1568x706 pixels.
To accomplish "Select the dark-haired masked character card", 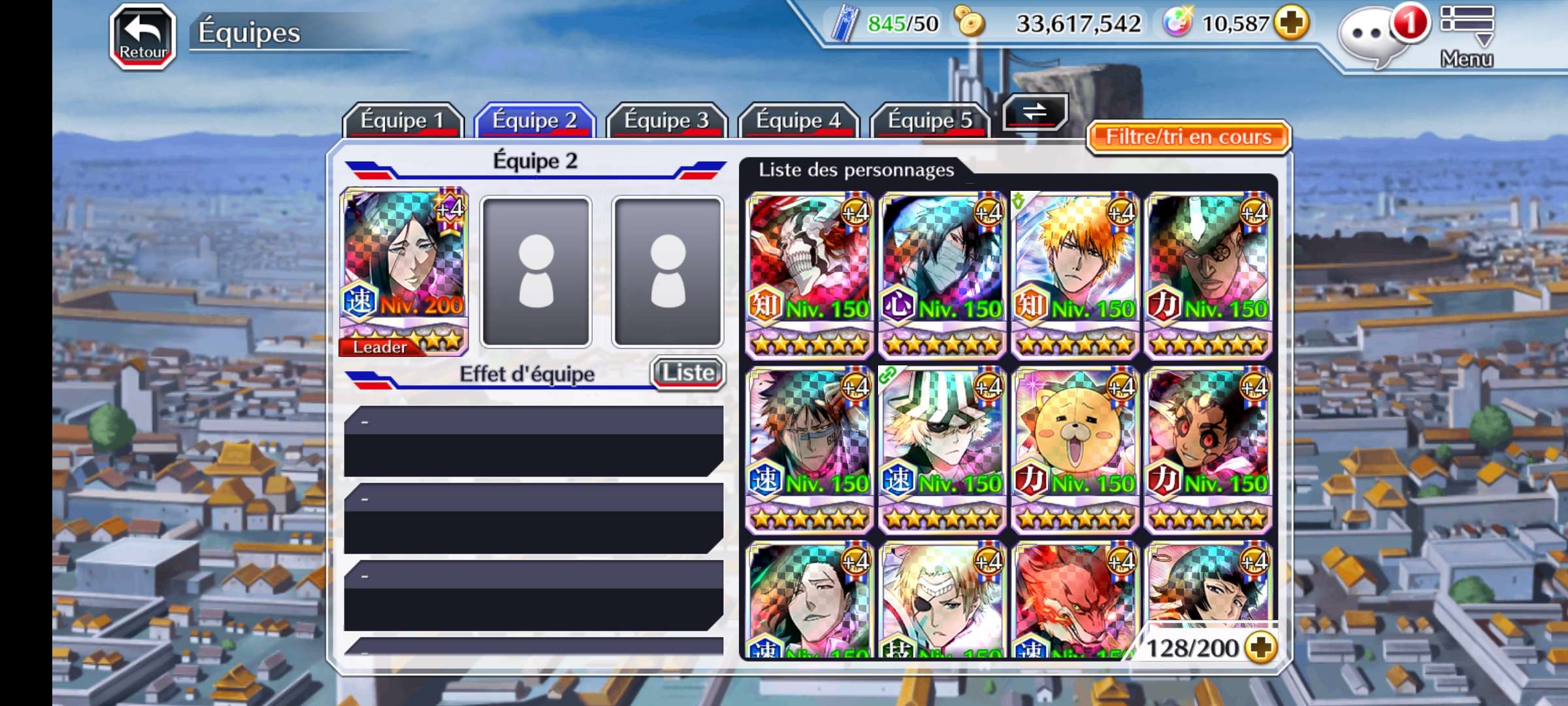I will click(x=942, y=275).
